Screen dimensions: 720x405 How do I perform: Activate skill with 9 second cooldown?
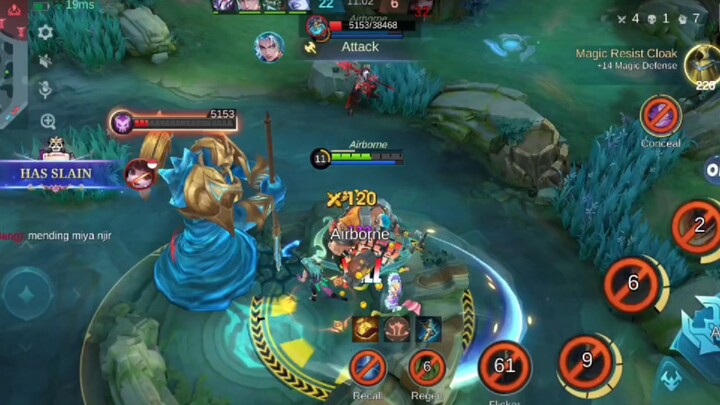(587, 360)
